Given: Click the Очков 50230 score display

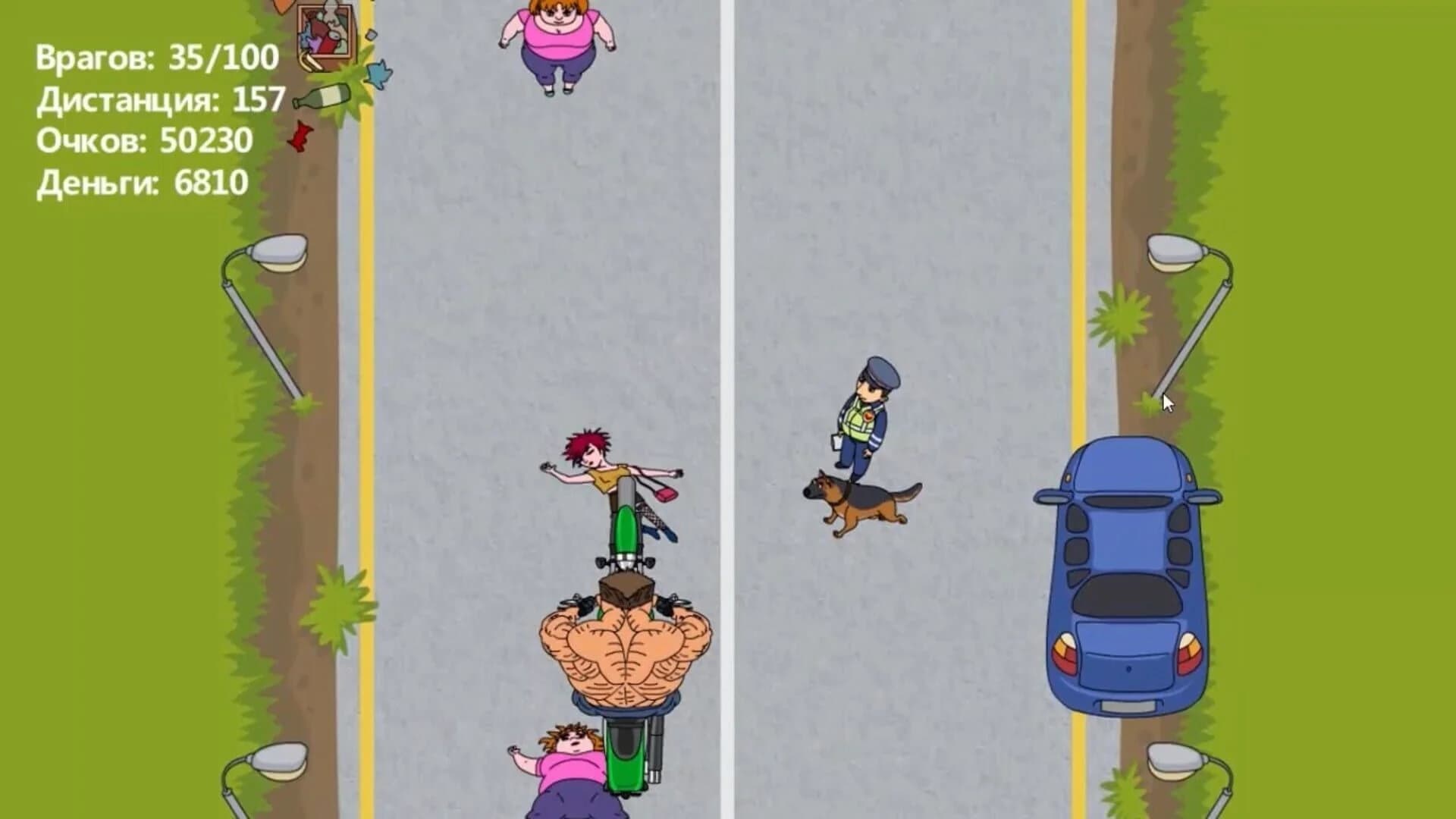Looking at the screenshot, I should (144, 140).
